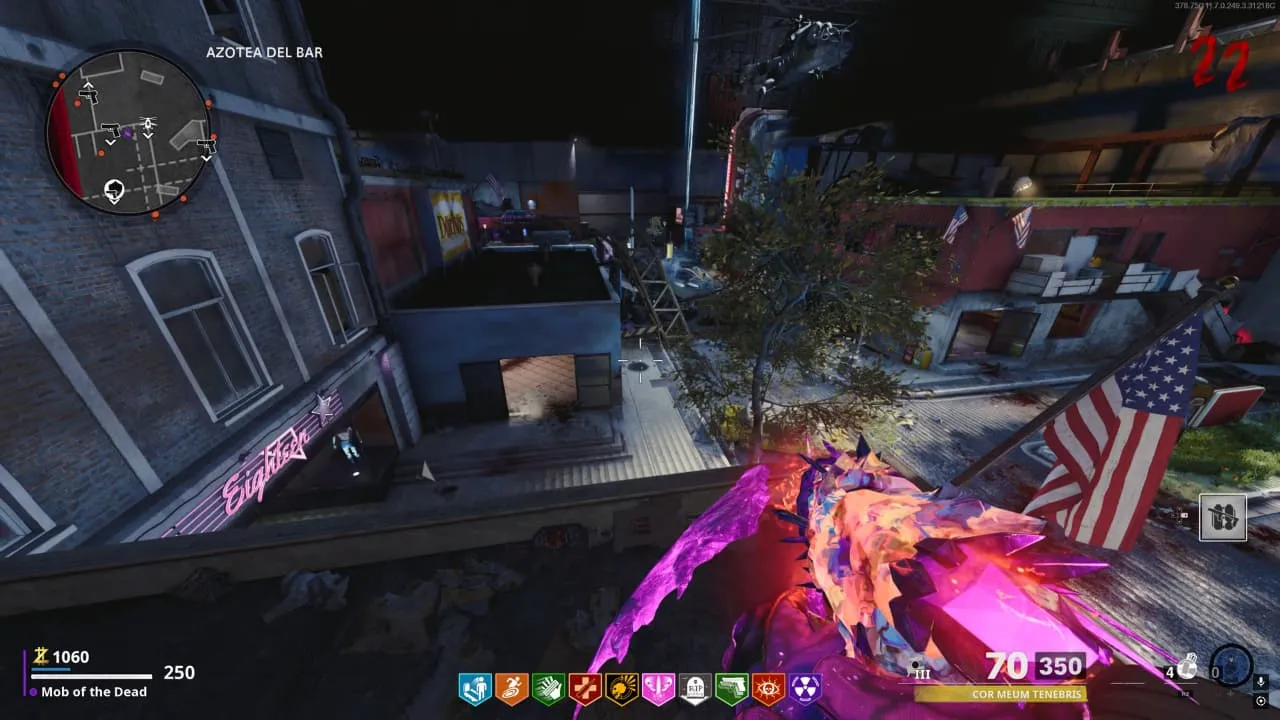Click the crosshair target icon below the microphone

click(x=1261, y=701)
